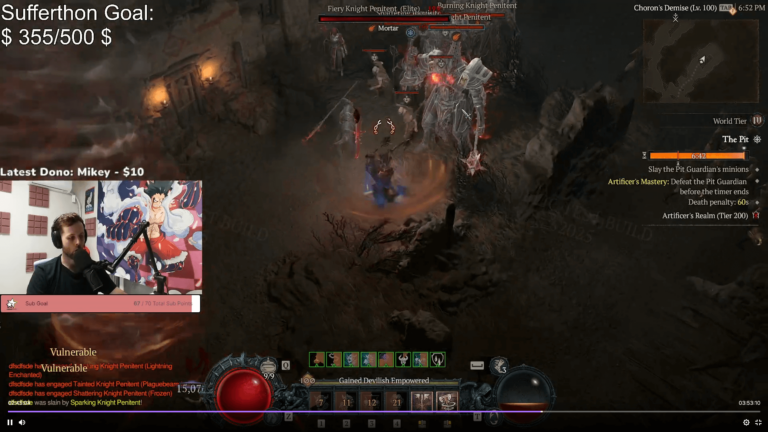Image resolution: width=768 pixels, height=432 pixels.
Task: Mute the video player volume
Action: [22, 422]
